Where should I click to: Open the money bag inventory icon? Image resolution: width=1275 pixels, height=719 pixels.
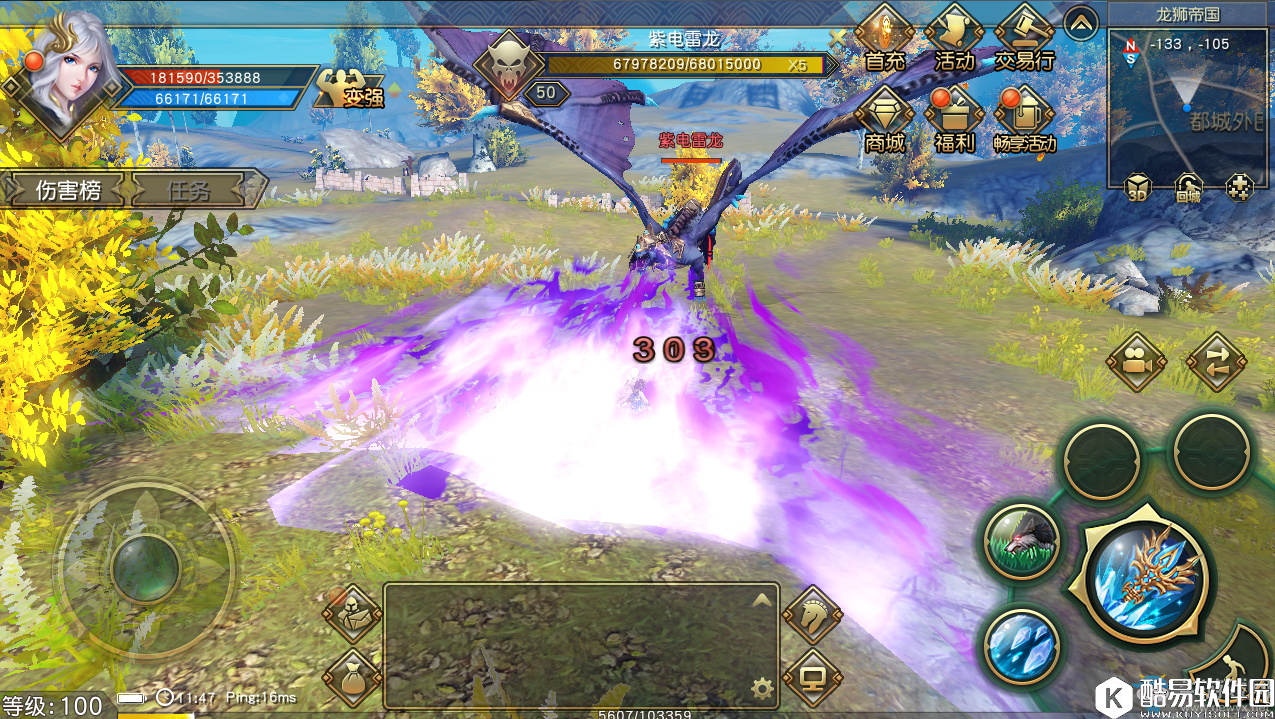coord(352,677)
